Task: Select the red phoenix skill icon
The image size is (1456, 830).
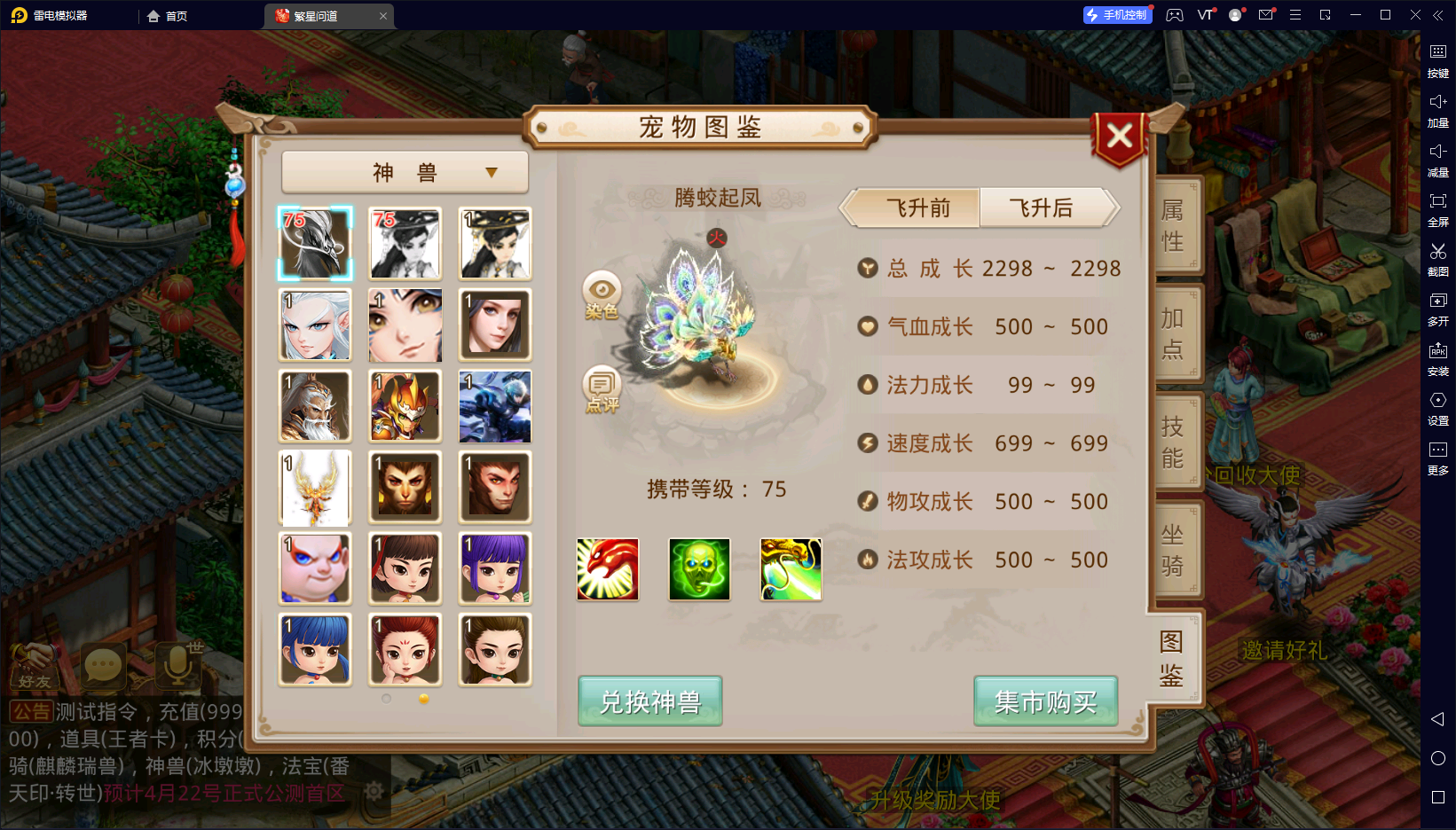Action: pos(608,569)
